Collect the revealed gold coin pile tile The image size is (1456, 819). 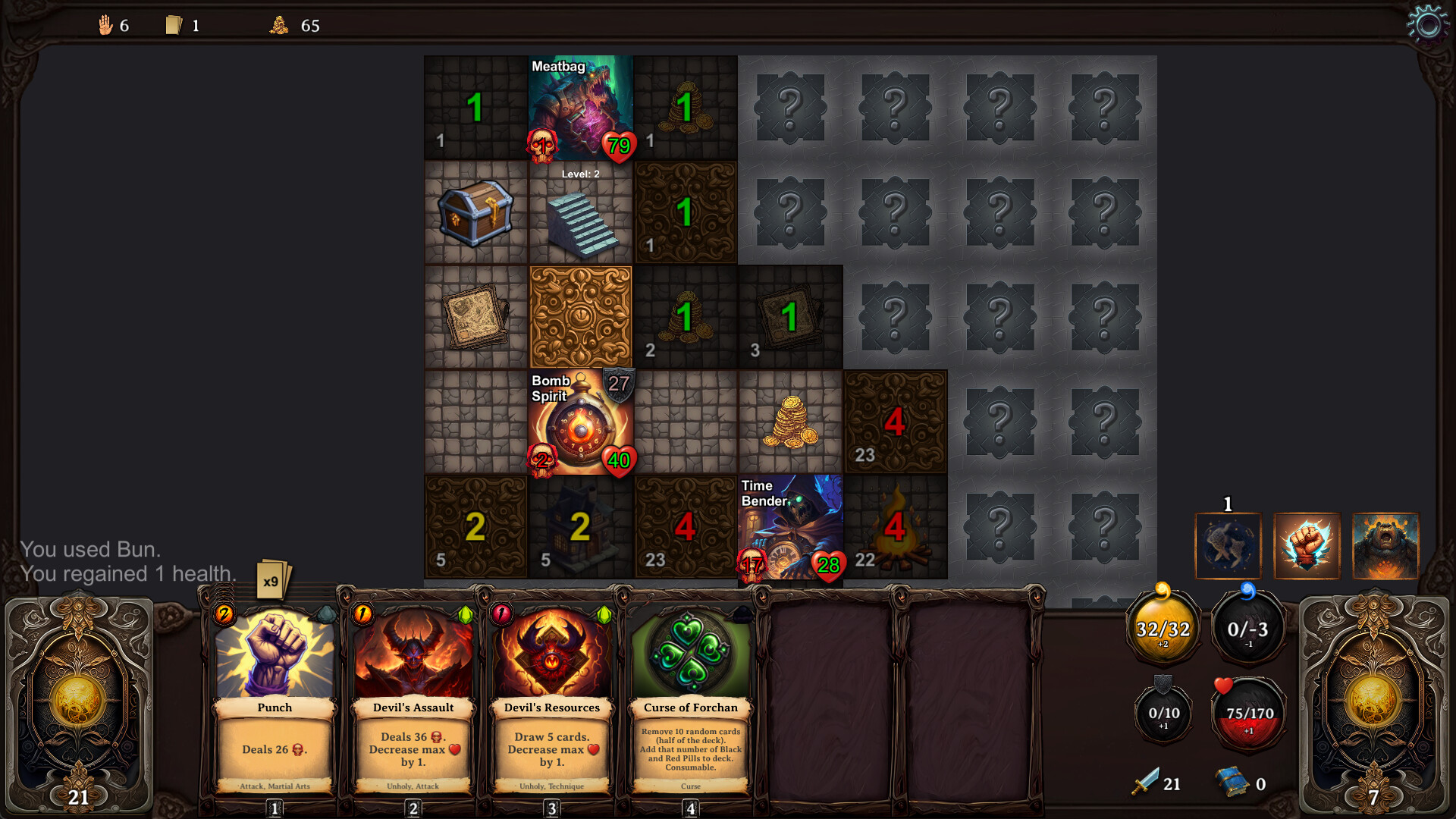pos(790,422)
